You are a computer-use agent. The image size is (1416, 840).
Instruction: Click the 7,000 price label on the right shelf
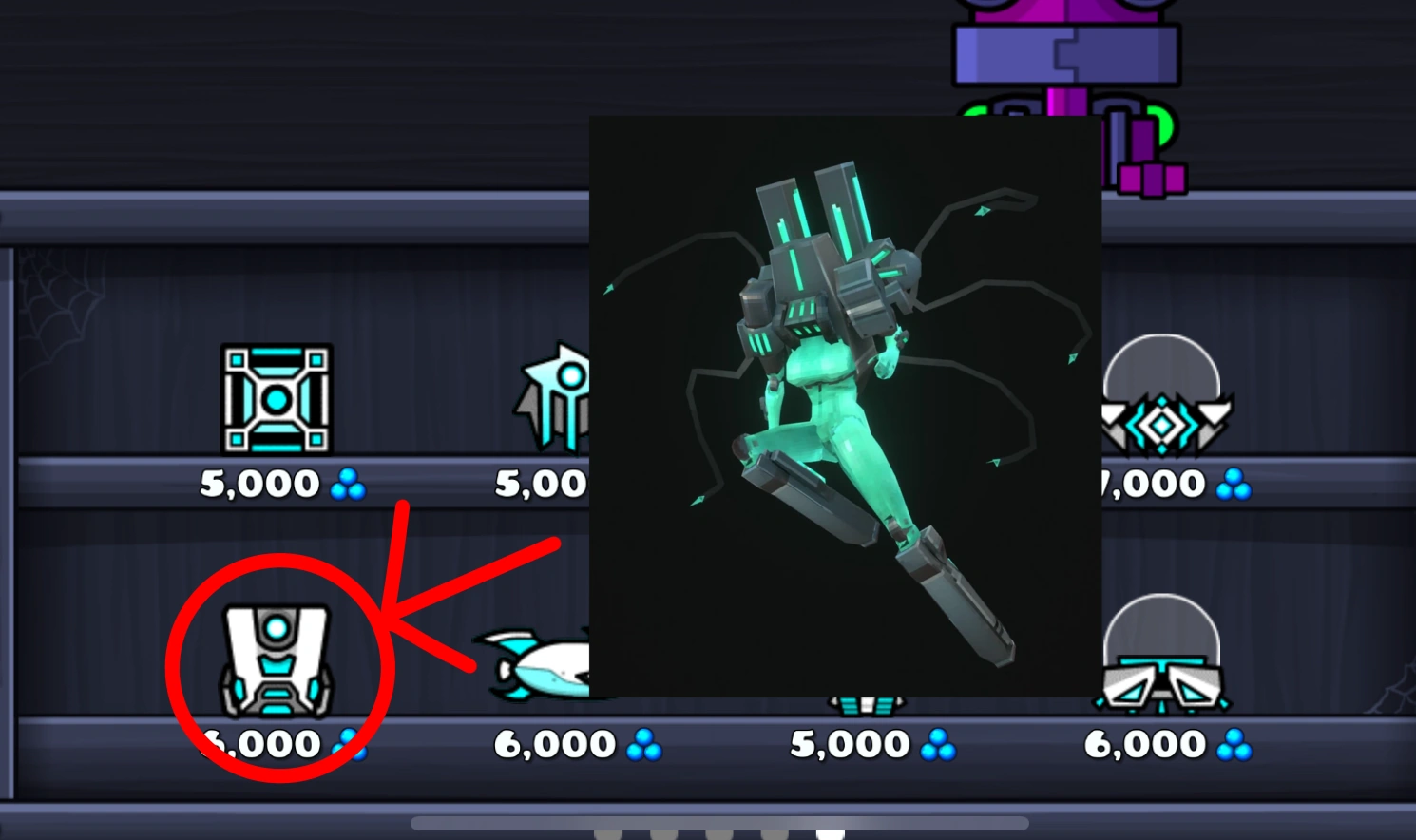[1161, 483]
